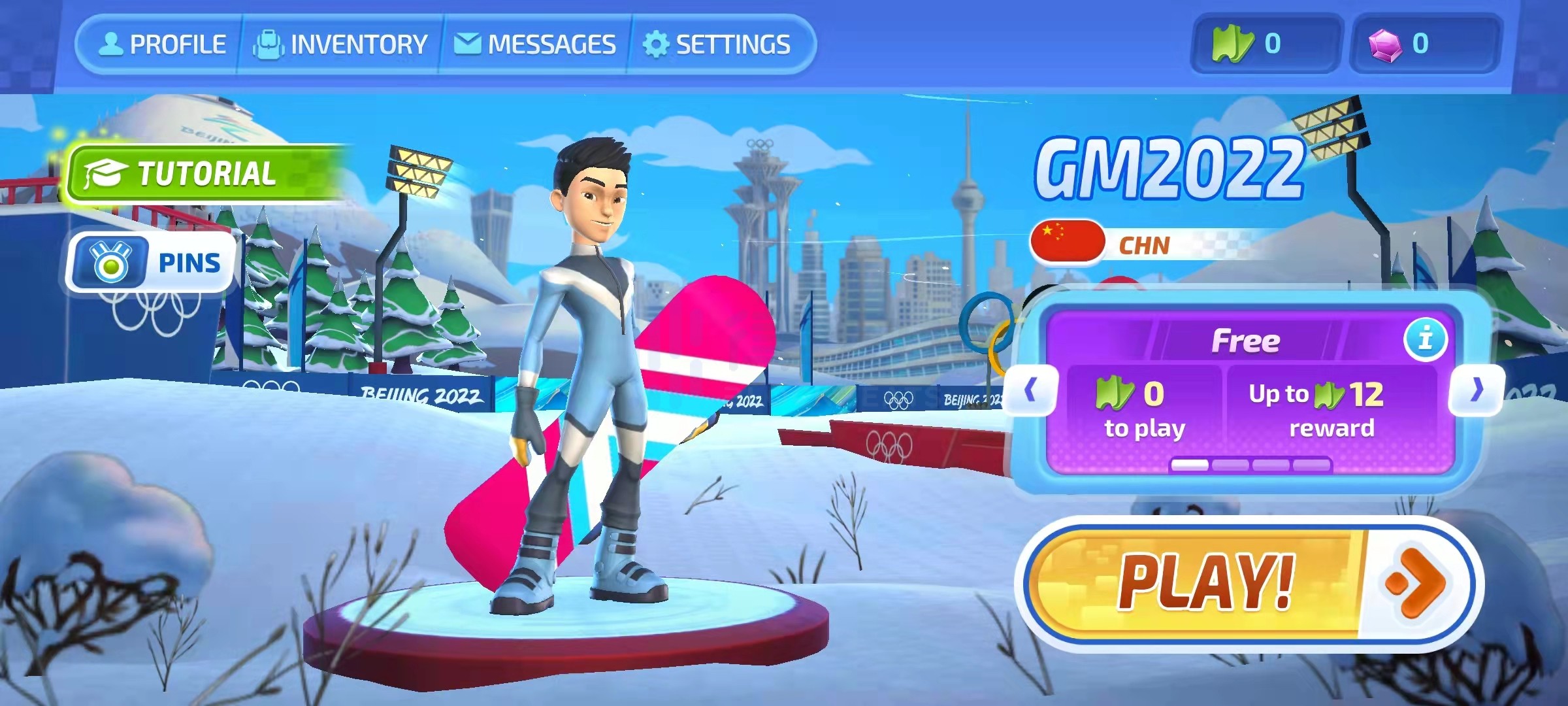Open the Inventory menu
The height and width of the screenshot is (706, 1568).
tap(340, 44)
